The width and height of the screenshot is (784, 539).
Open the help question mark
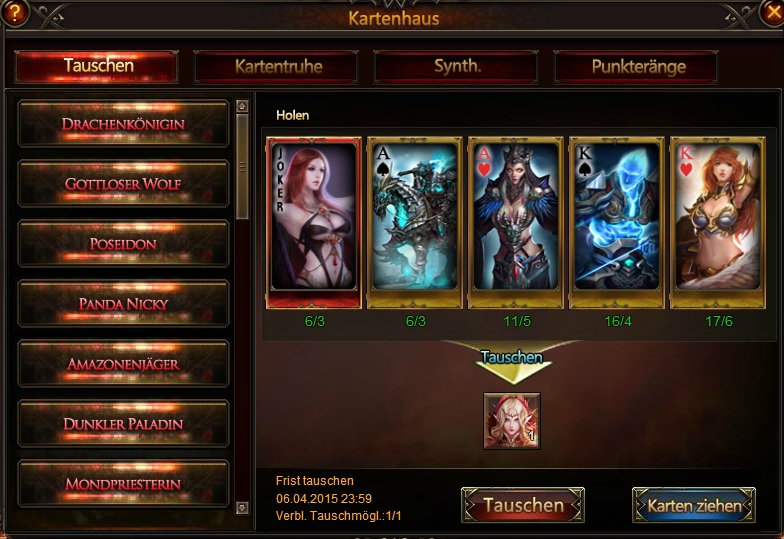14,14
